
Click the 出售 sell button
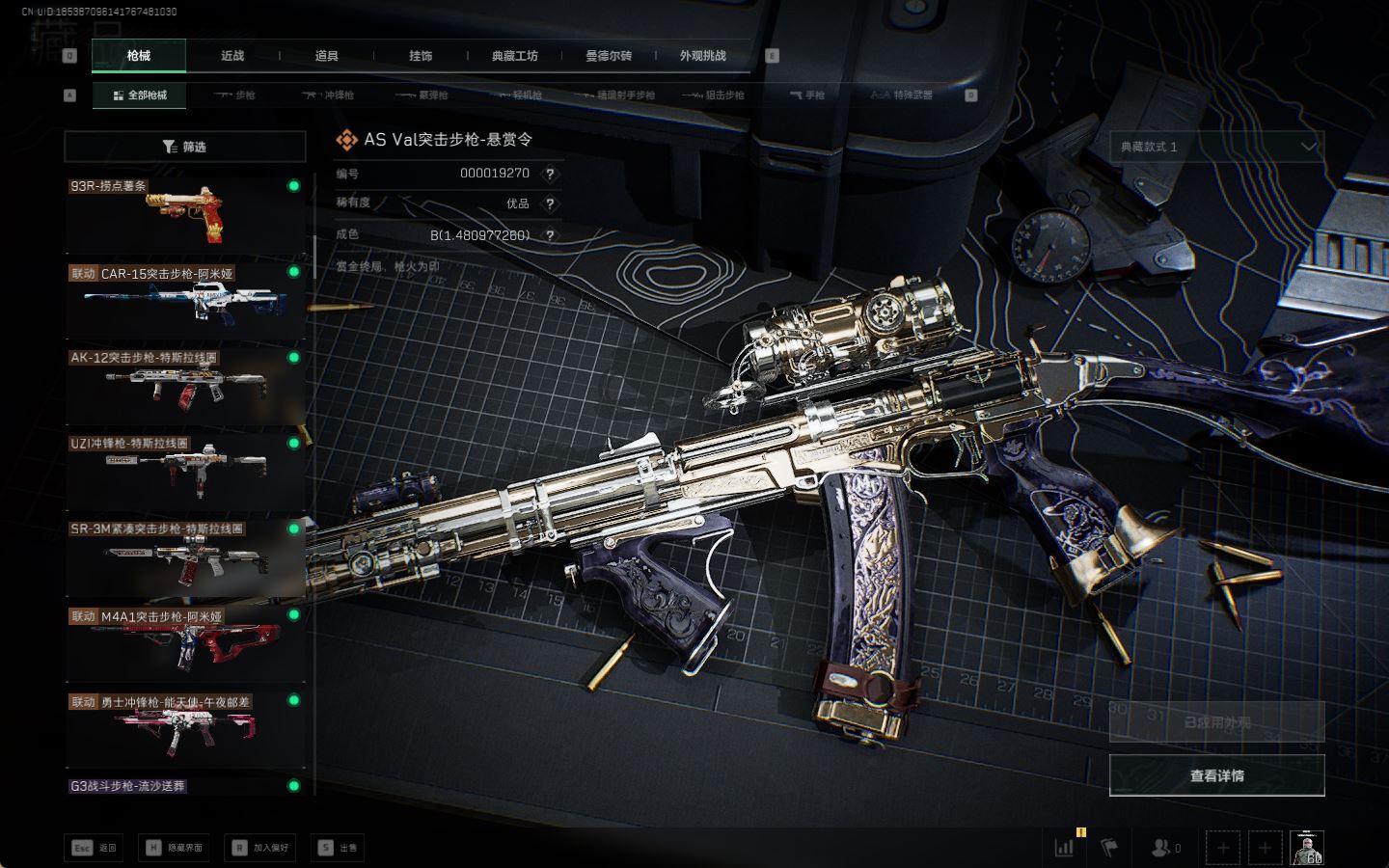point(339,848)
